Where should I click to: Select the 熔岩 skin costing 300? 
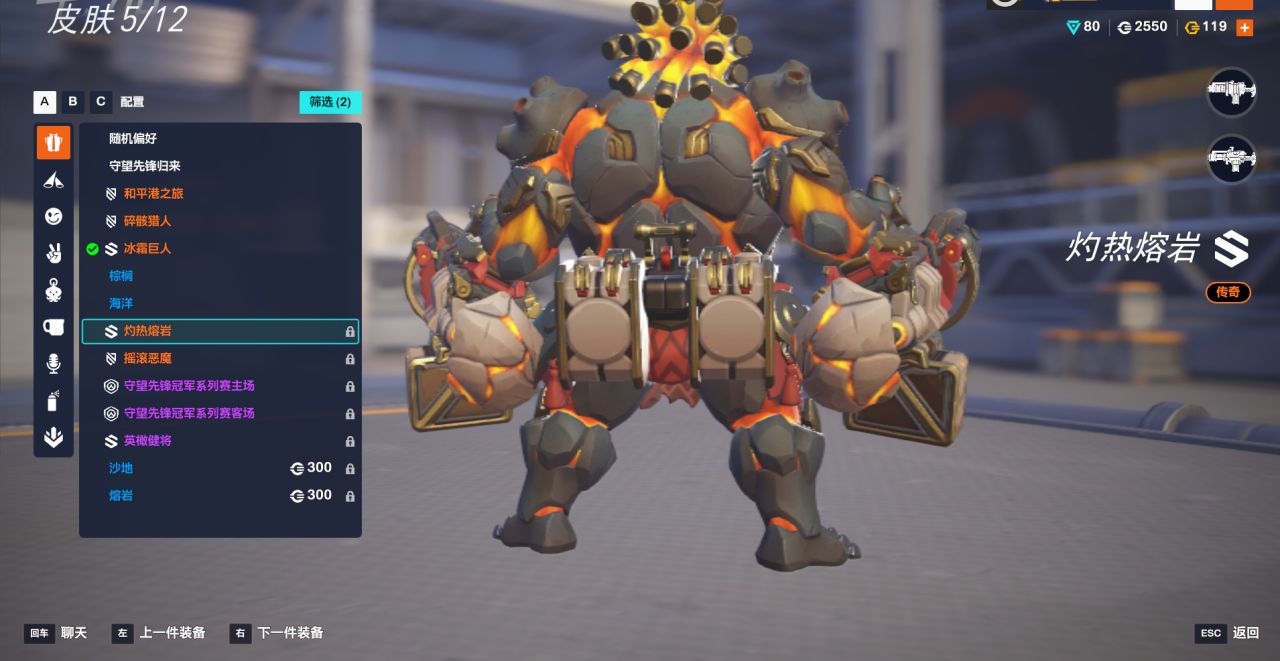pyautogui.click(x=121, y=496)
